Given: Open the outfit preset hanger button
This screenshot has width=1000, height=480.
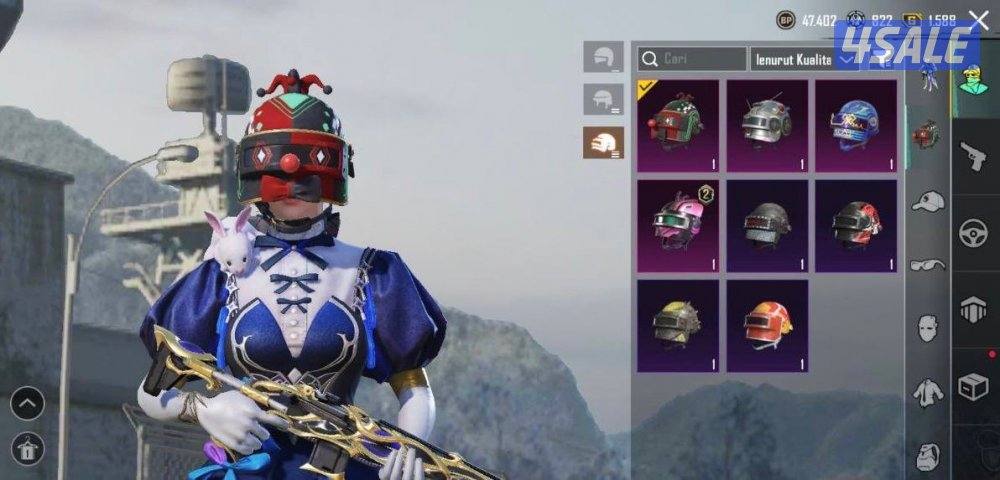Looking at the screenshot, I should pyautogui.click(x=27, y=447).
